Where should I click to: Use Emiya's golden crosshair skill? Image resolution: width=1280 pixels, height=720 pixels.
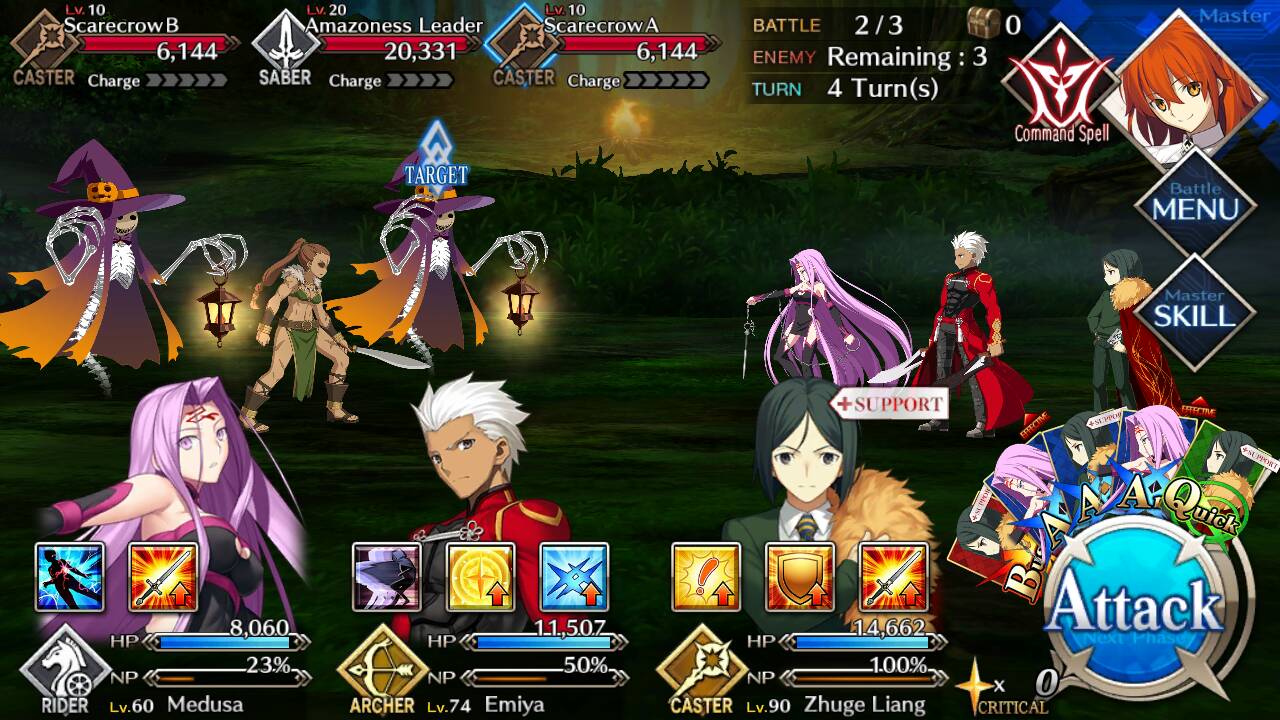(x=481, y=577)
